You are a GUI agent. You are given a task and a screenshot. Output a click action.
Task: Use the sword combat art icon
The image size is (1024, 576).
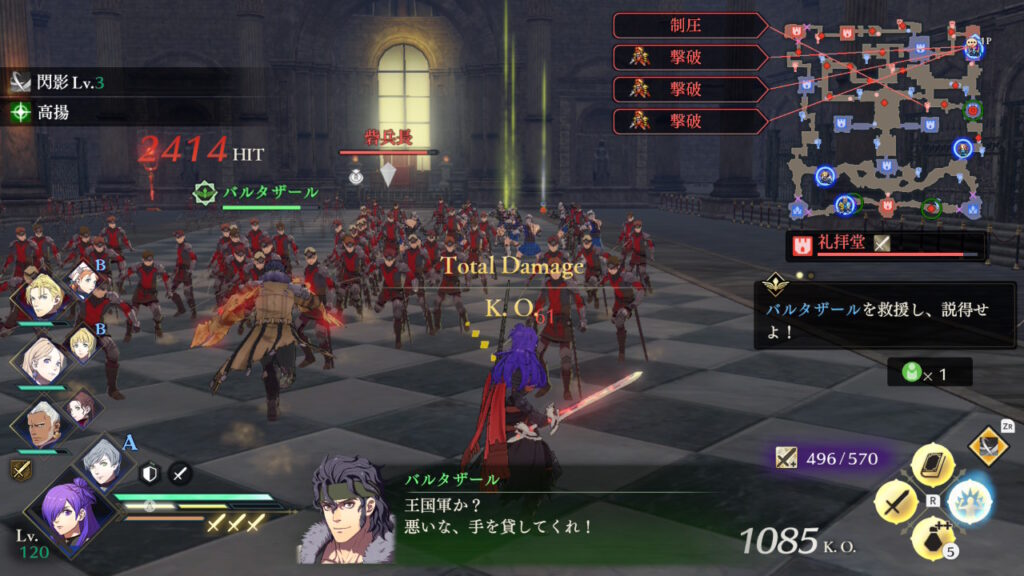(896, 500)
